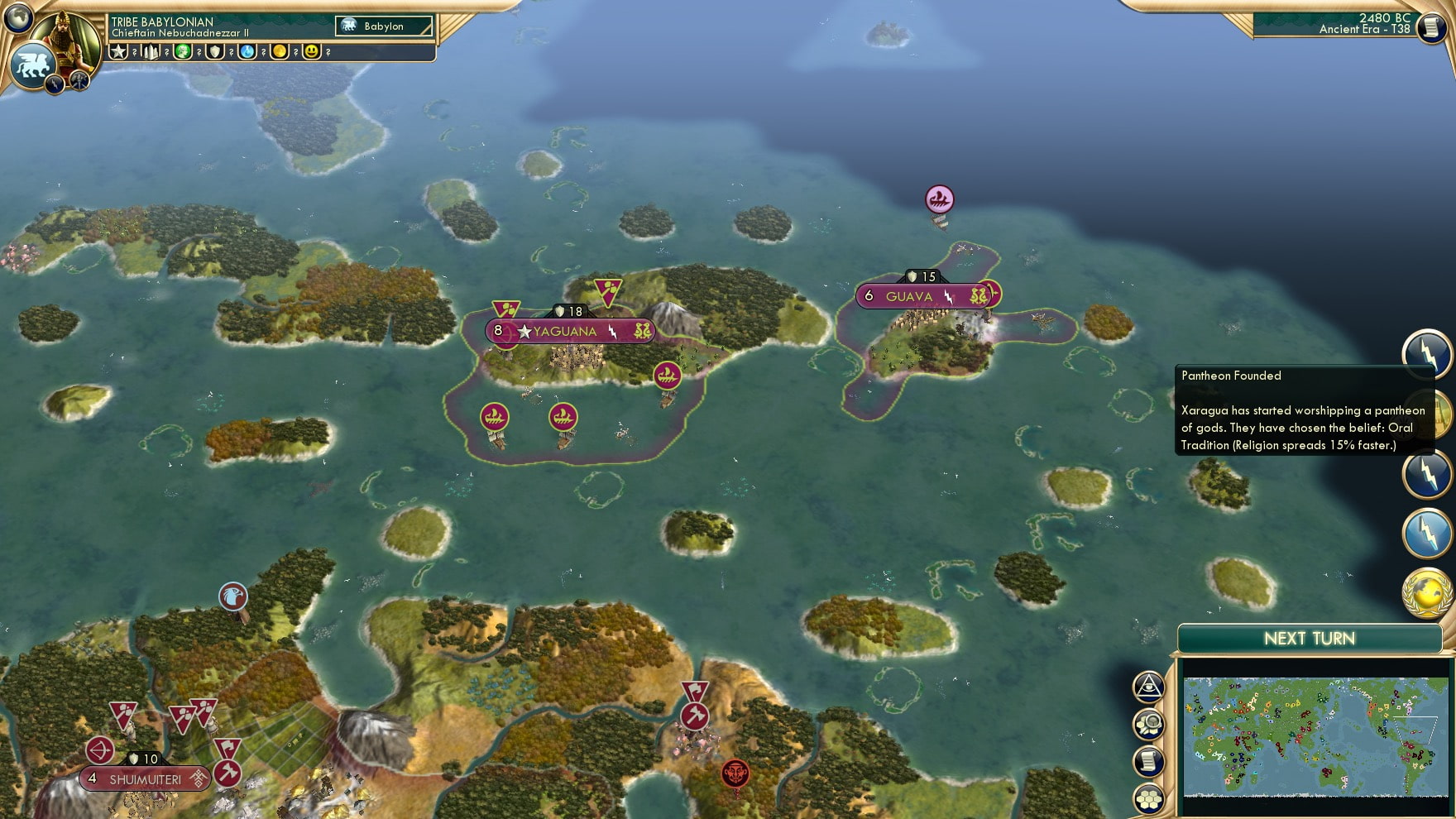
Task: Click the culture star indicator
Action: coord(118,52)
